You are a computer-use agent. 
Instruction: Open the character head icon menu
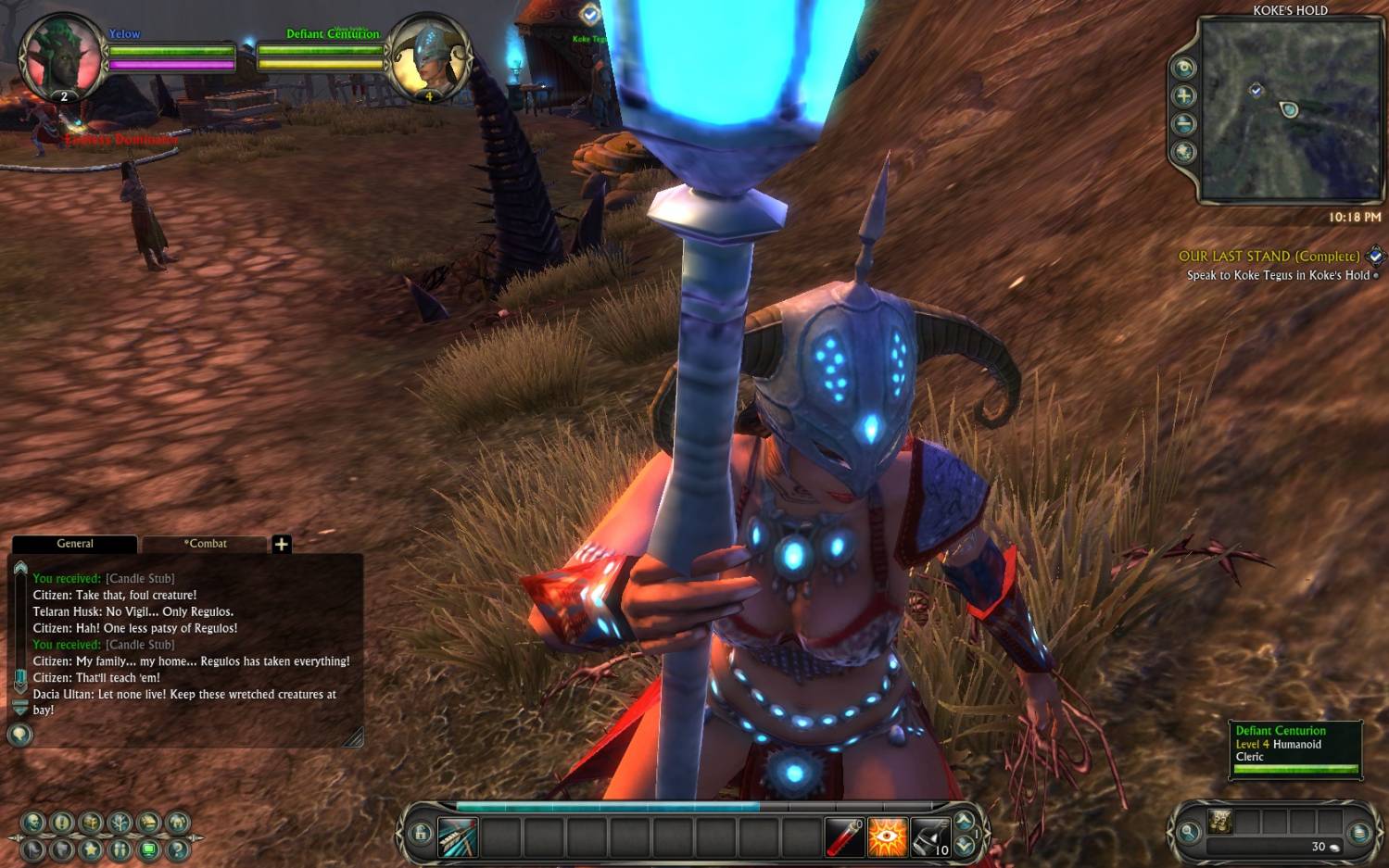point(33,822)
